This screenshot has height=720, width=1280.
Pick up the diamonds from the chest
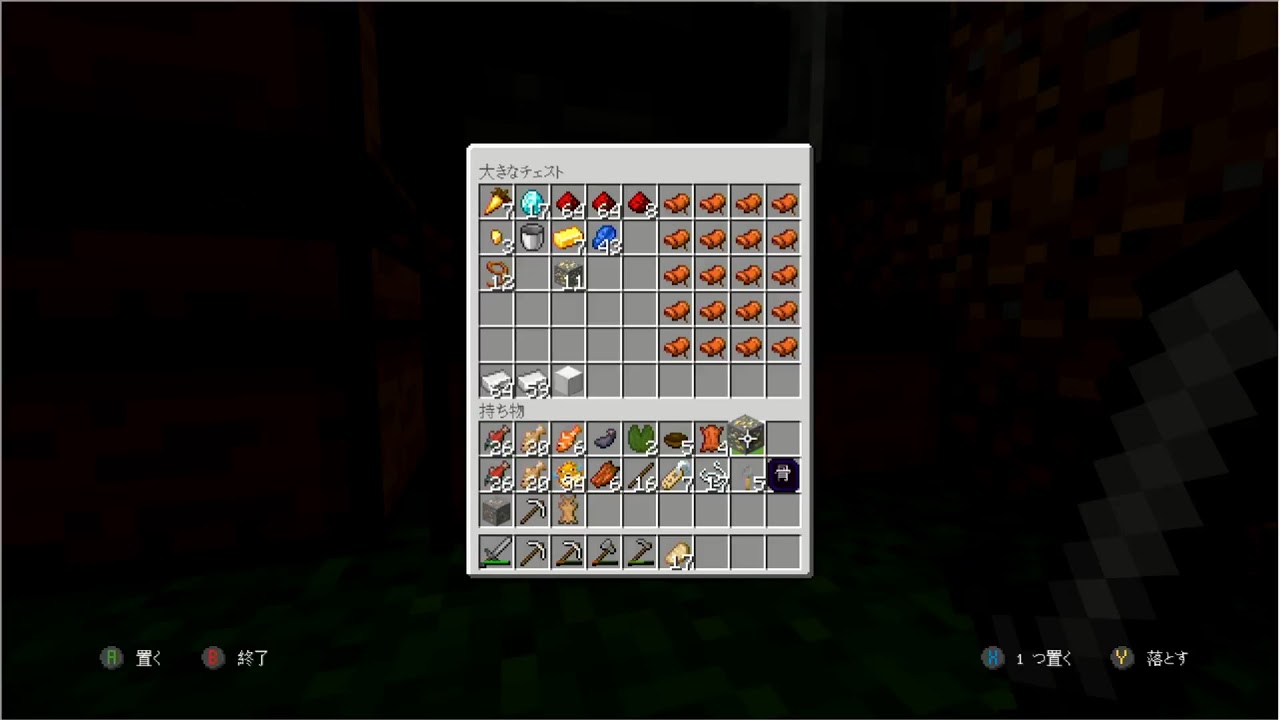click(x=532, y=205)
